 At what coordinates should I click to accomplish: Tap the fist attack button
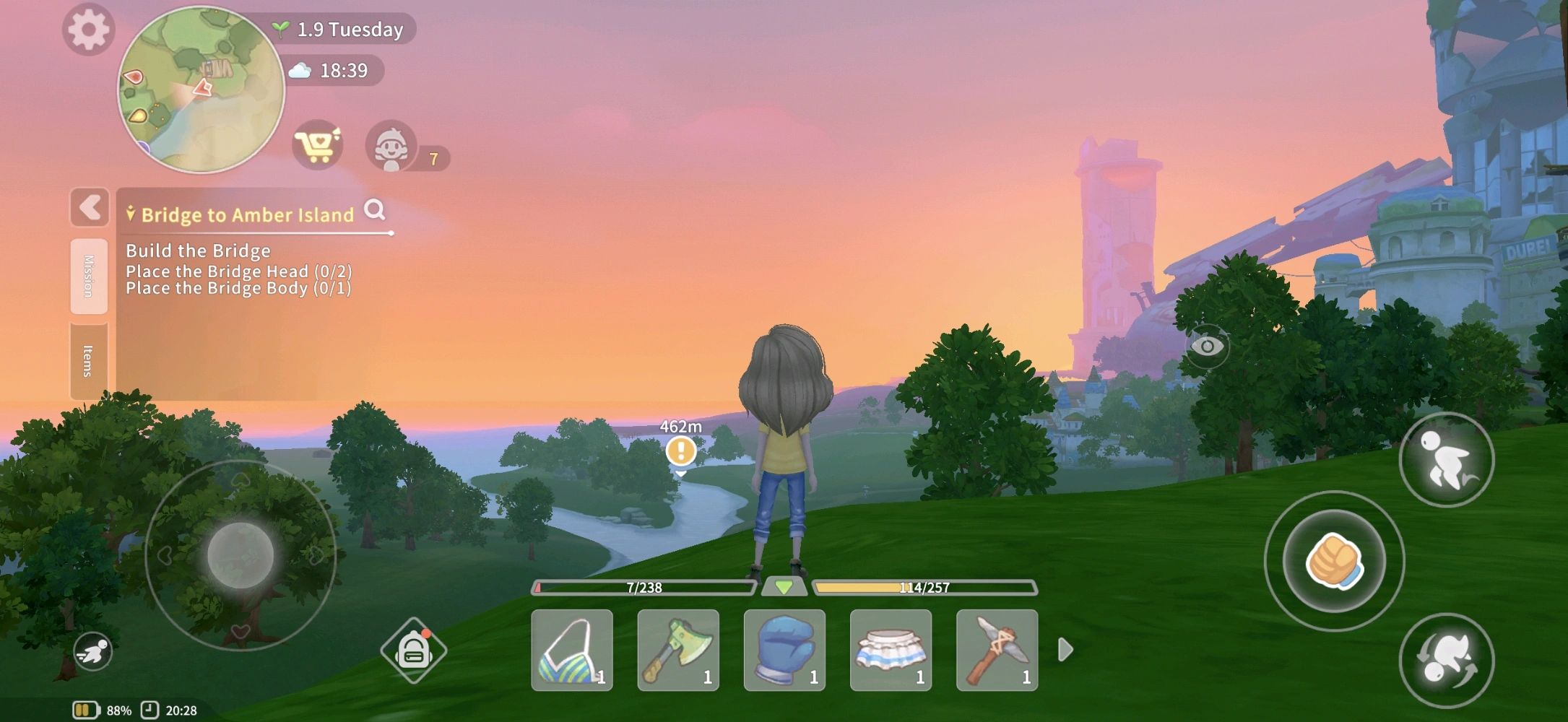point(1334,561)
